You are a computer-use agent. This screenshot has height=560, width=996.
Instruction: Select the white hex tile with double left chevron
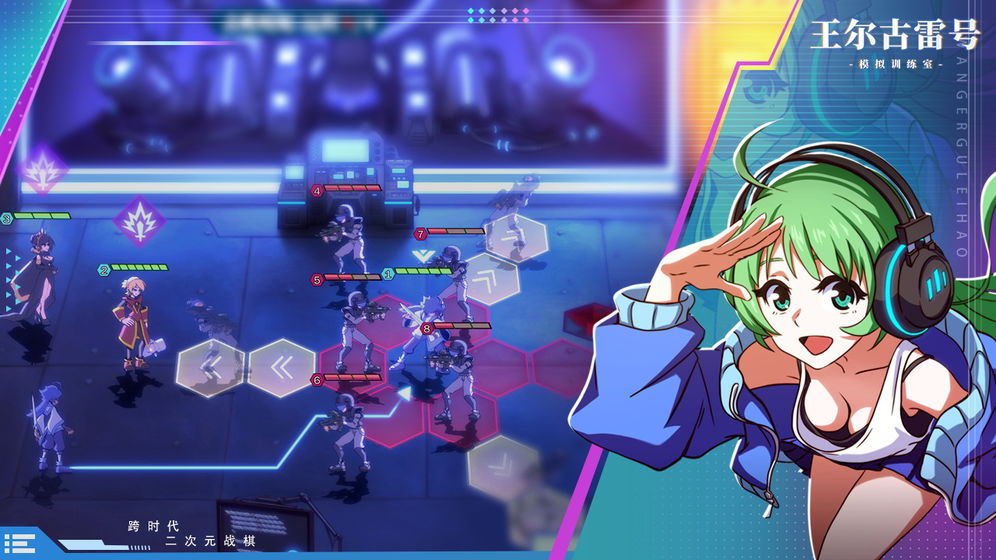tap(281, 368)
